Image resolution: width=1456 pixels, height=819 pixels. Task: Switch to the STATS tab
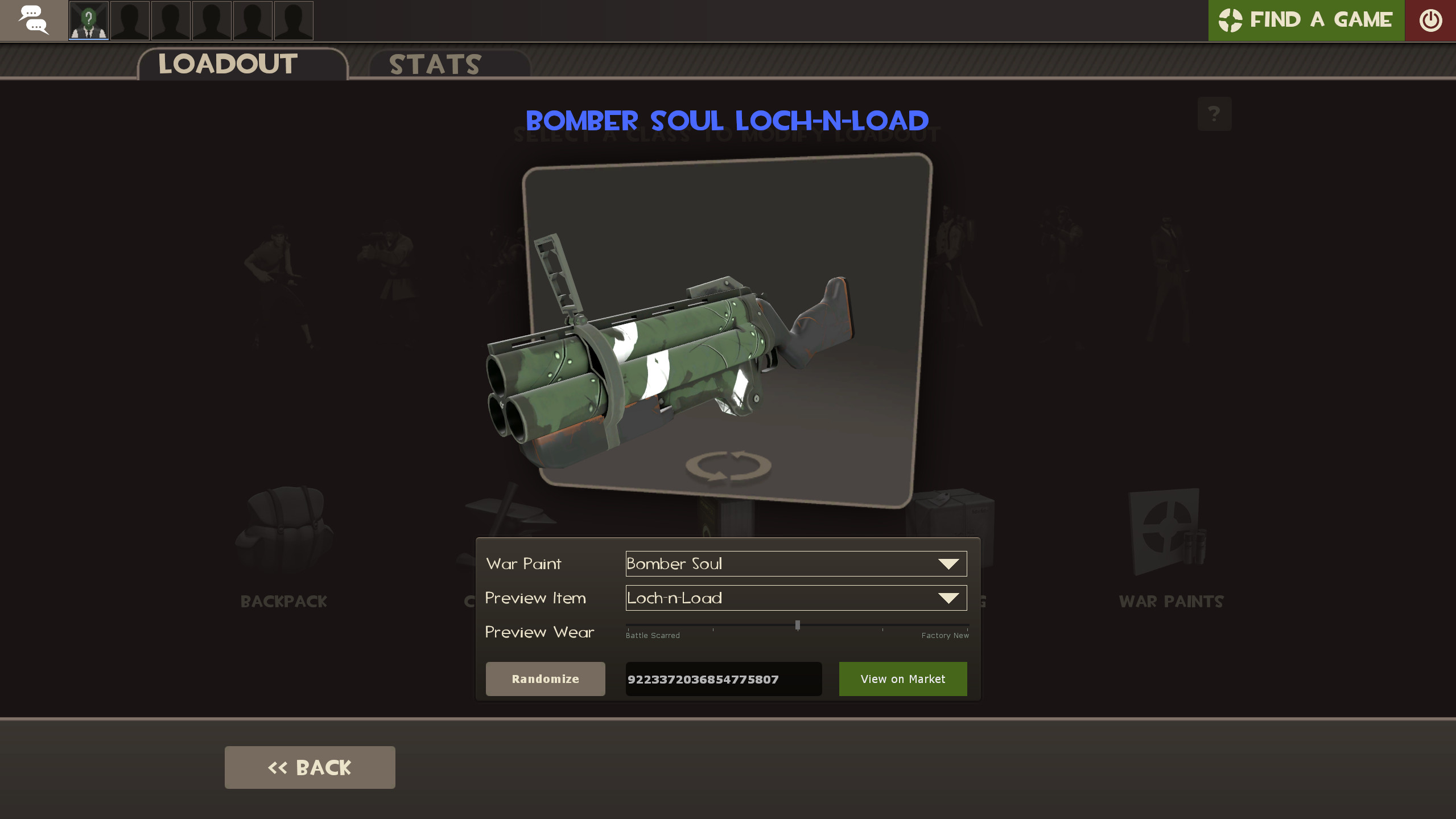coord(434,64)
